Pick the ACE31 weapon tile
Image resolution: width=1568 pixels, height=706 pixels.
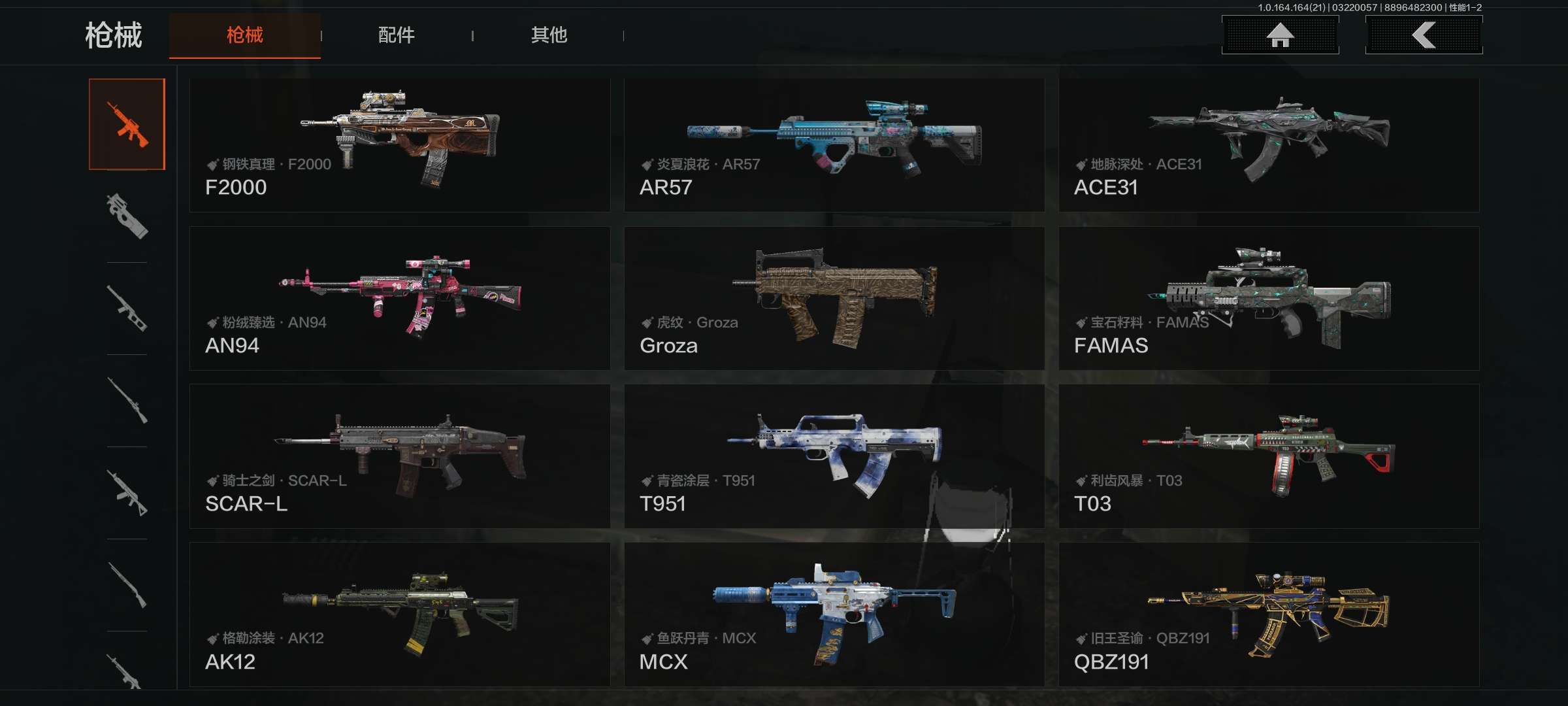1268,145
